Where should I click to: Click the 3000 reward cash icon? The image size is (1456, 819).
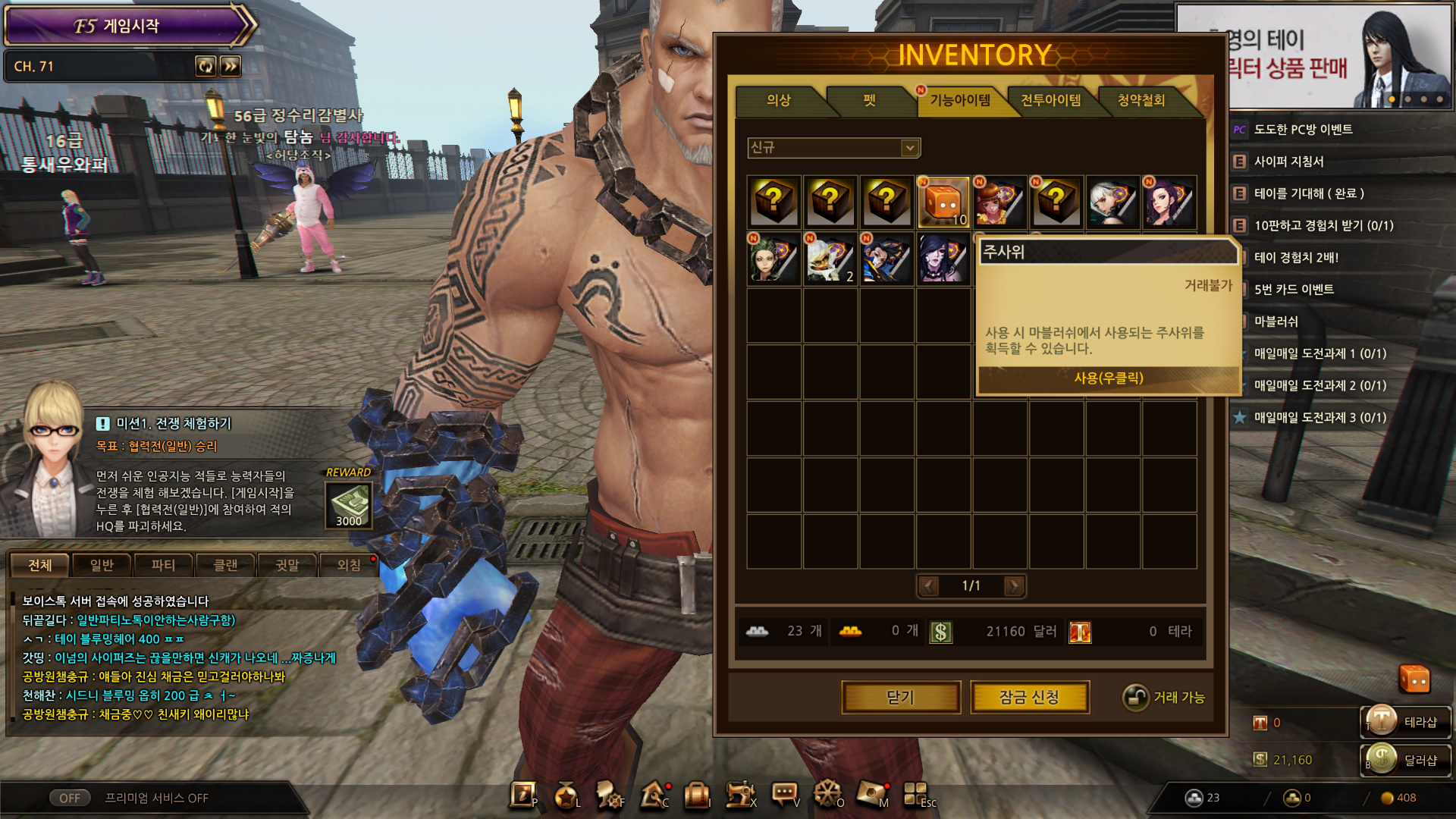[349, 504]
